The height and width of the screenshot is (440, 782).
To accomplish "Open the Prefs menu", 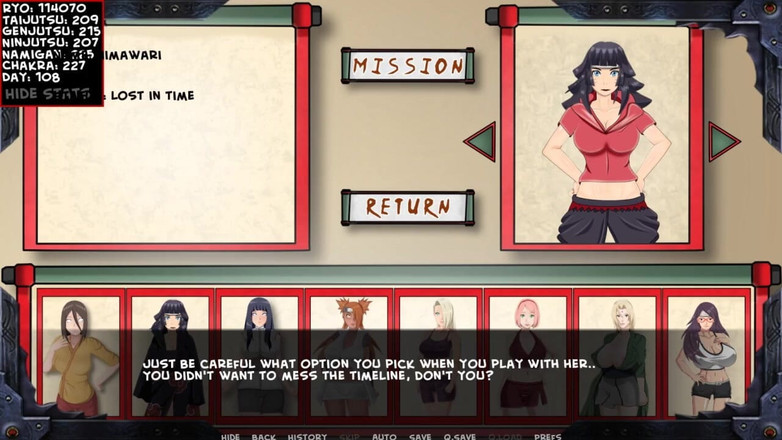I will coord(547,436).
